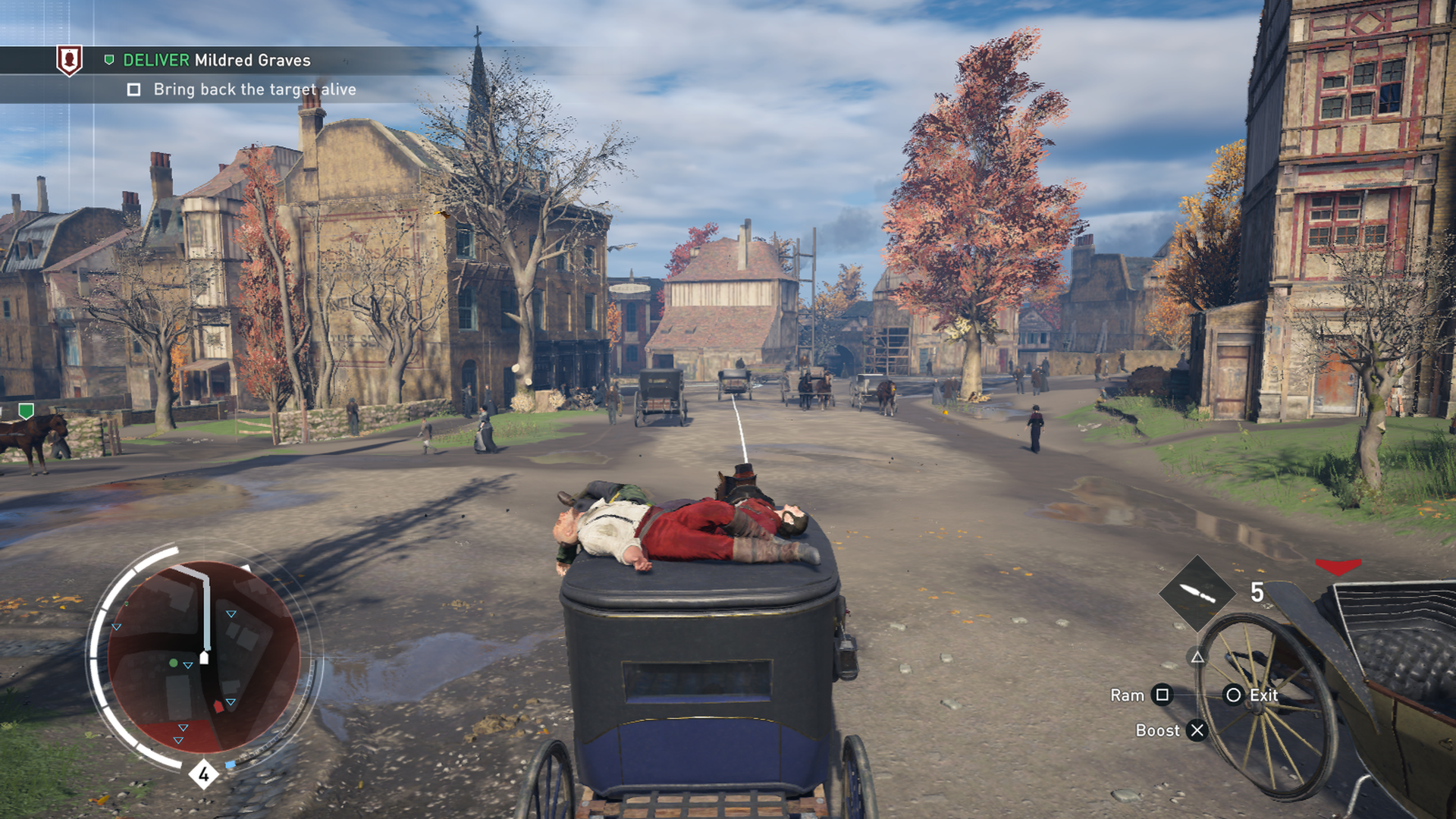Screen dimensions: 1456x819
Task: Open the circular minimap
Action: (203, 657)
